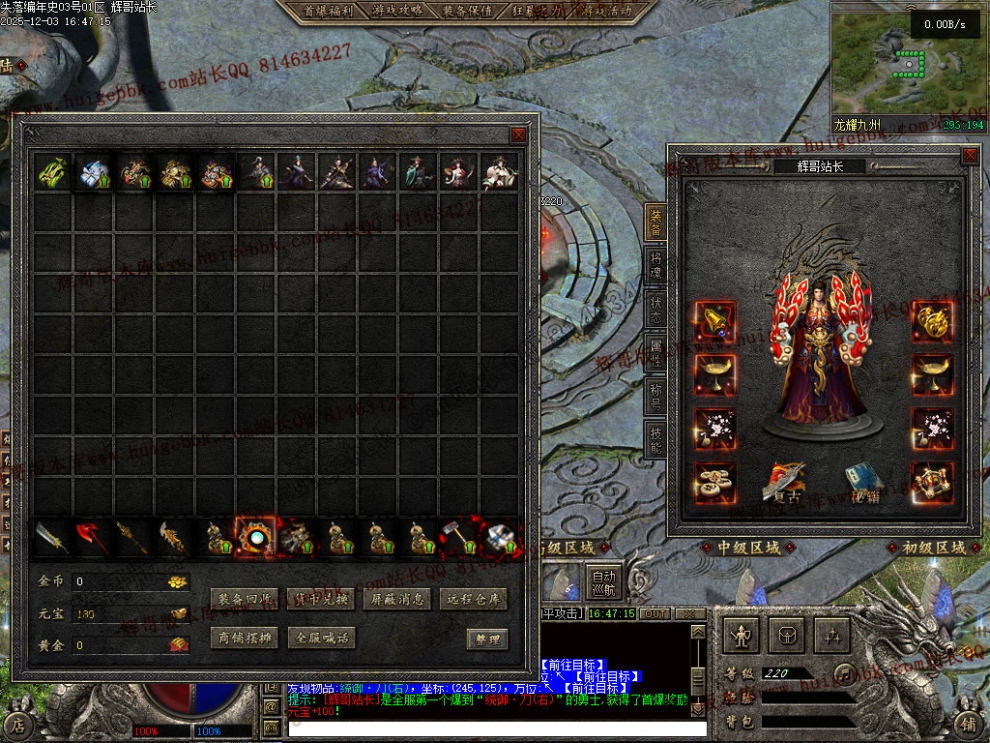The image size is (990, 743).
Task: Toggle 屏蔽消息 message blocking
Action: tap(396, 599)
